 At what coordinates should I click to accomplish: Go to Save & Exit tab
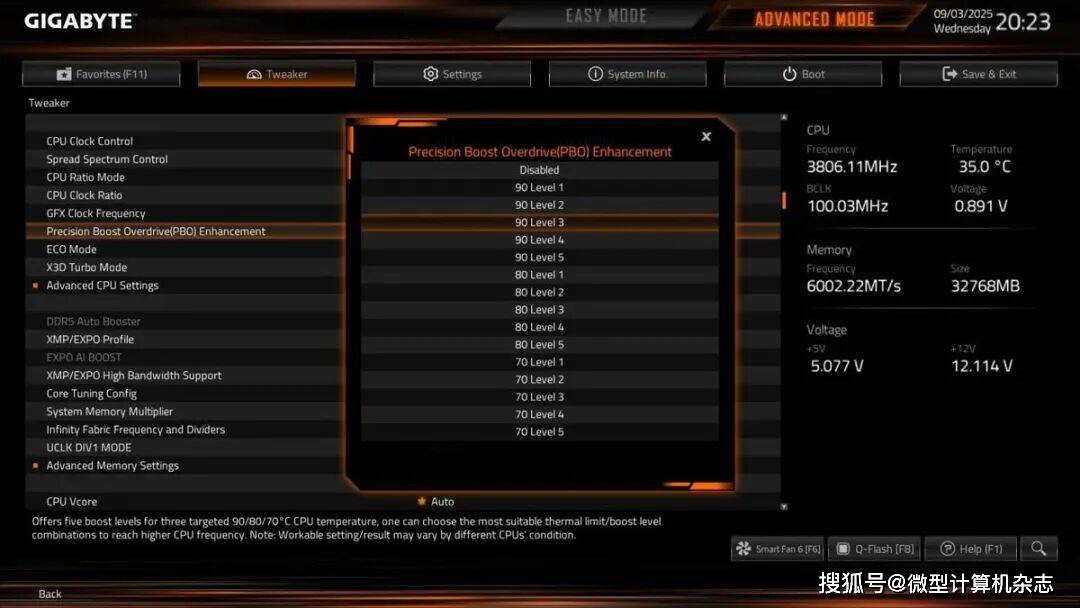[x=978, y=74]
